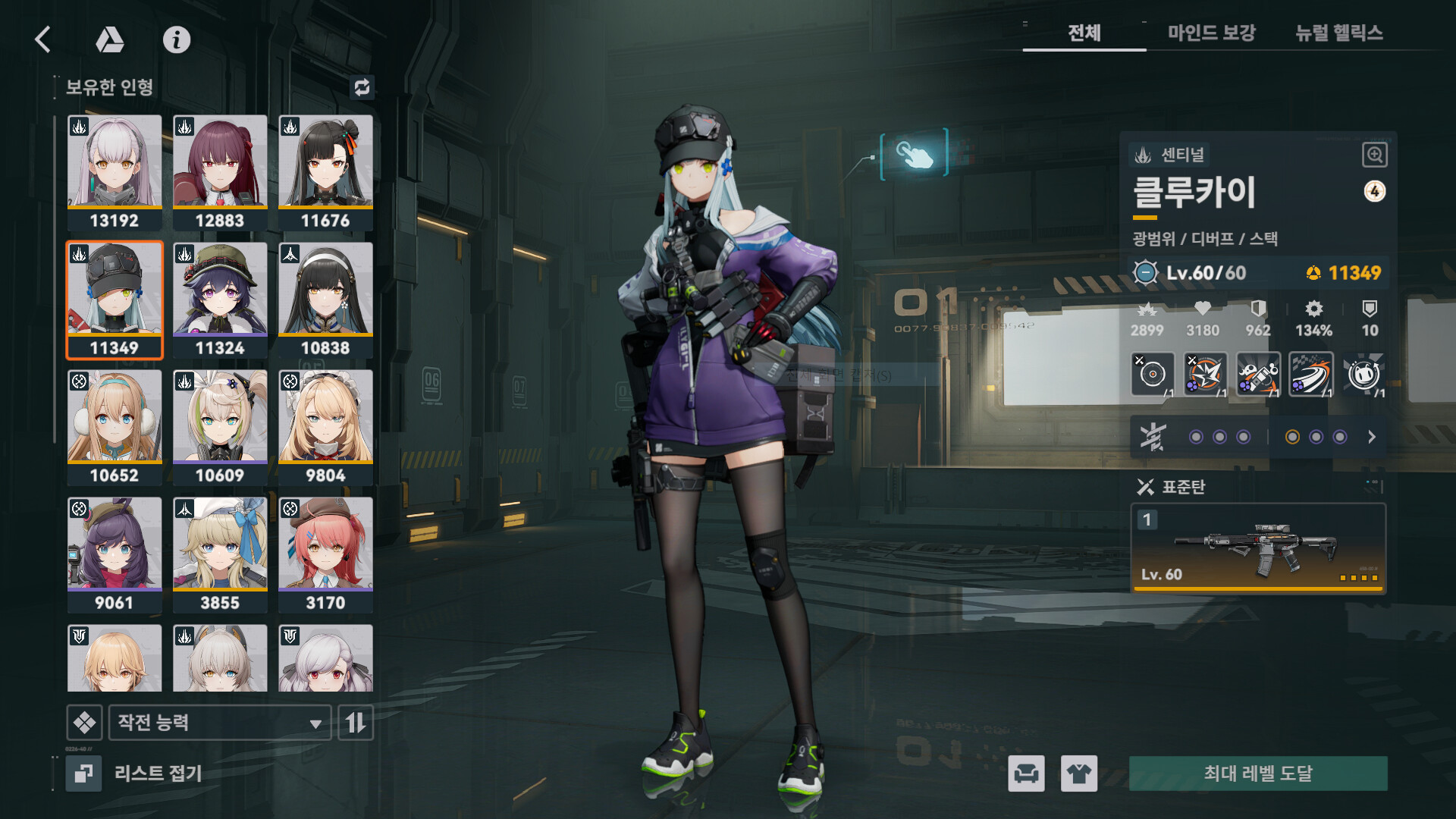Screen dimensions: 1456x819
Task: Switch to the 마인드 보강 tab
Action: click(x=1211, y=33)
